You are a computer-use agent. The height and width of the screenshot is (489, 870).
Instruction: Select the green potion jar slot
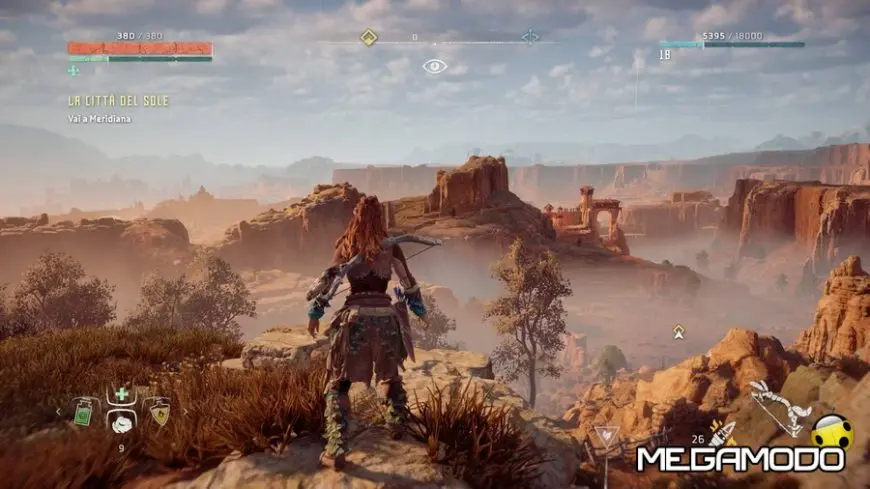tap(83, 411)
